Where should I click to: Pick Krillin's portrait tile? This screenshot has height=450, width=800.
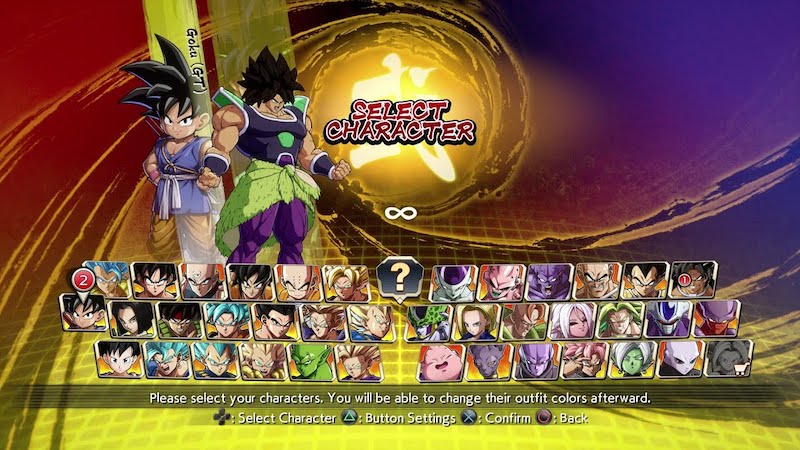tap(298, 283)
